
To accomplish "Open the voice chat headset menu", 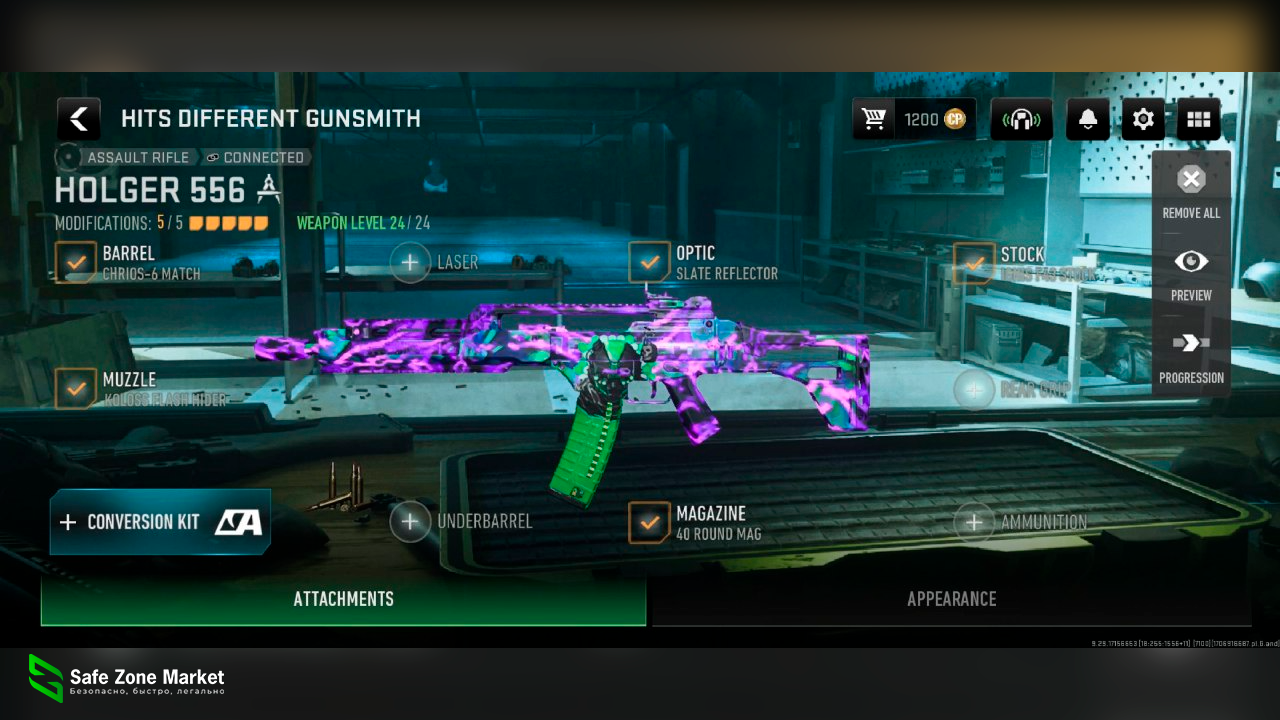I will tap(1021, 120).
